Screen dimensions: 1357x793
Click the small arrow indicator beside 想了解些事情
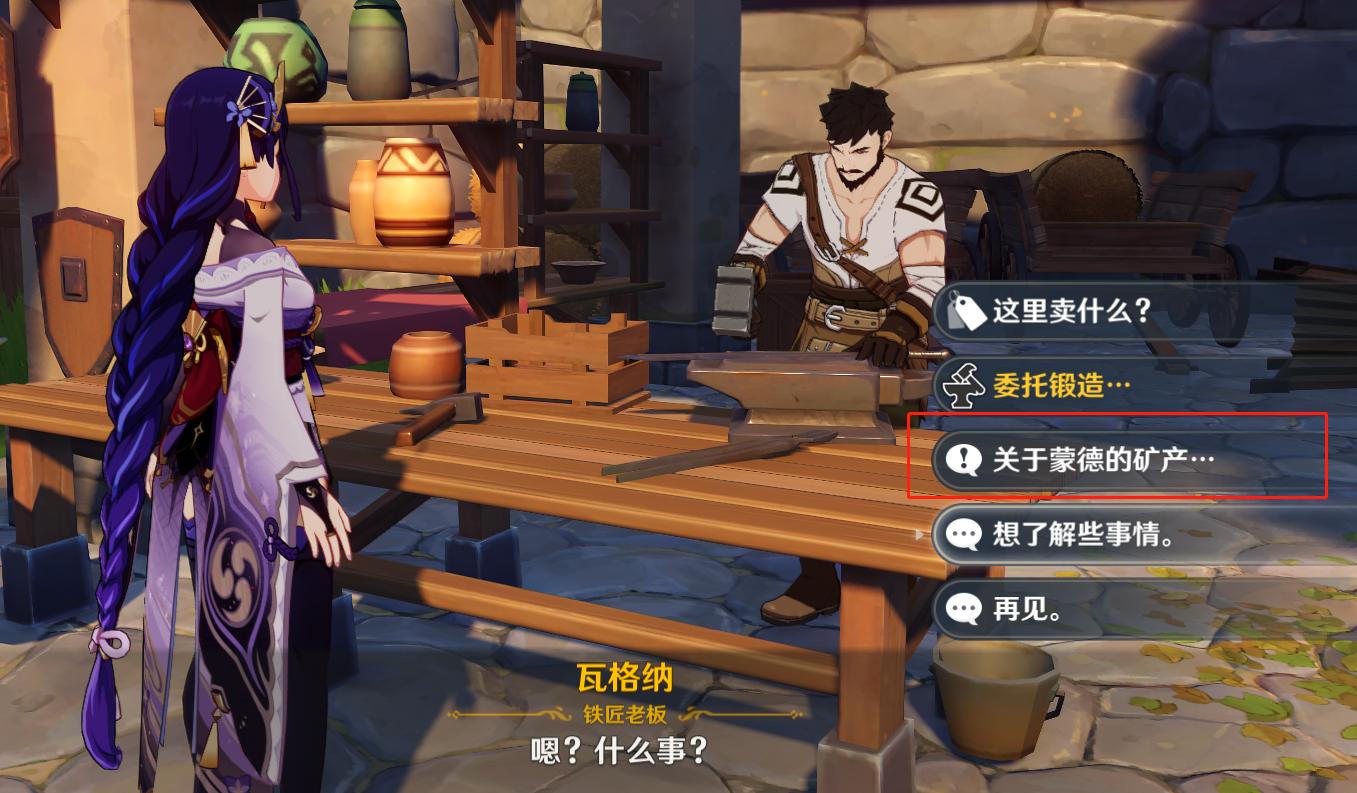pos(920,535)
